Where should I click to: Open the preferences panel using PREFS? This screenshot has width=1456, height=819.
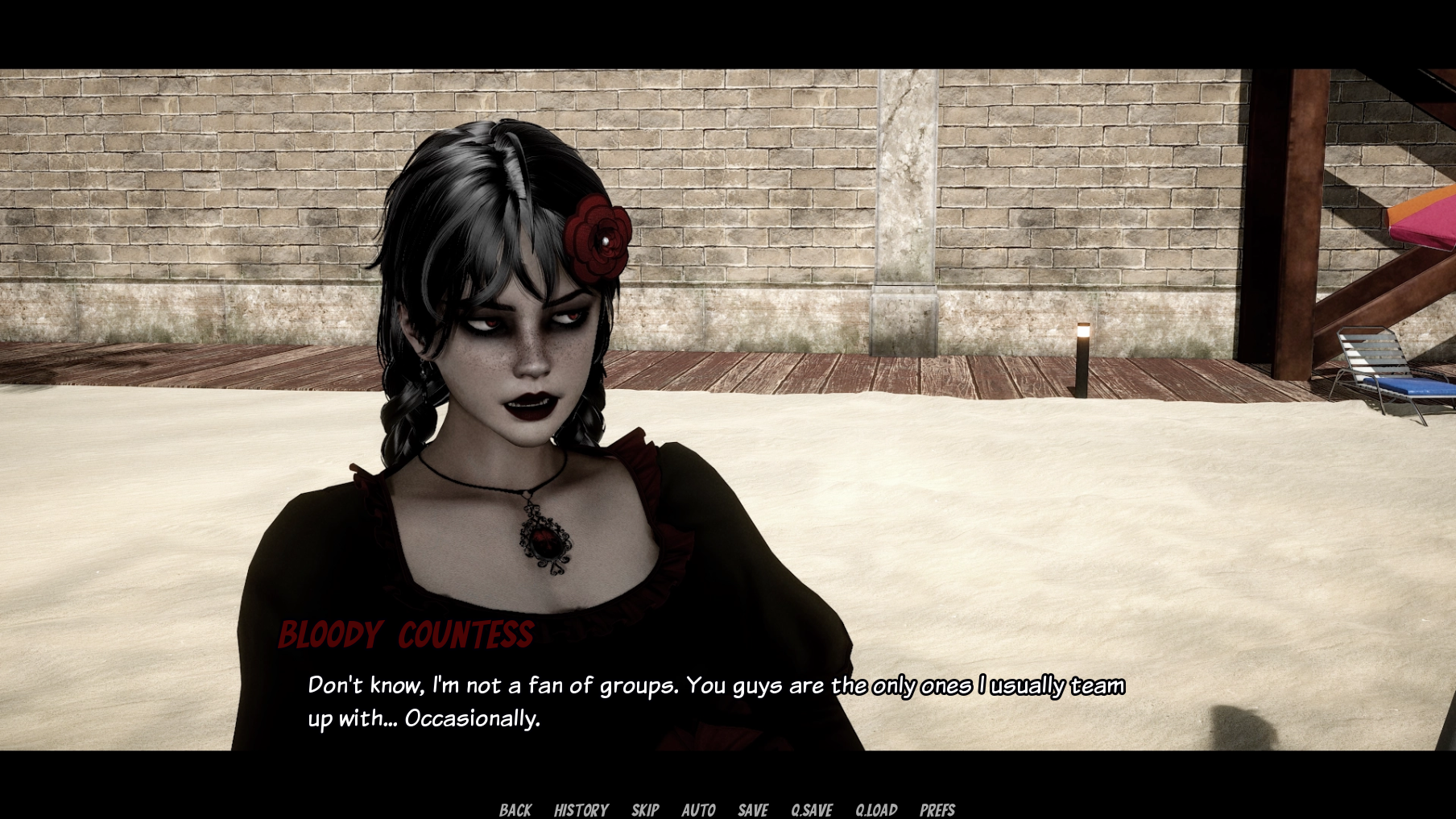tap(937, 810)
